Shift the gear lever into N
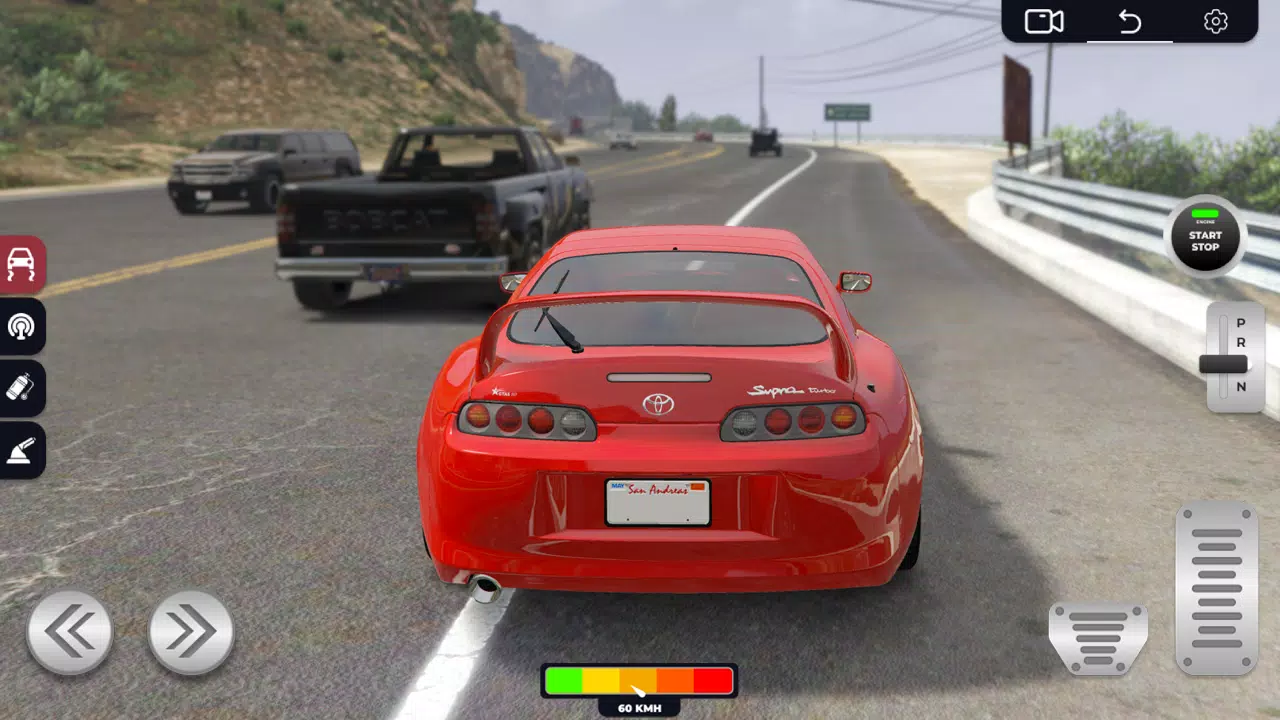 1240,384
